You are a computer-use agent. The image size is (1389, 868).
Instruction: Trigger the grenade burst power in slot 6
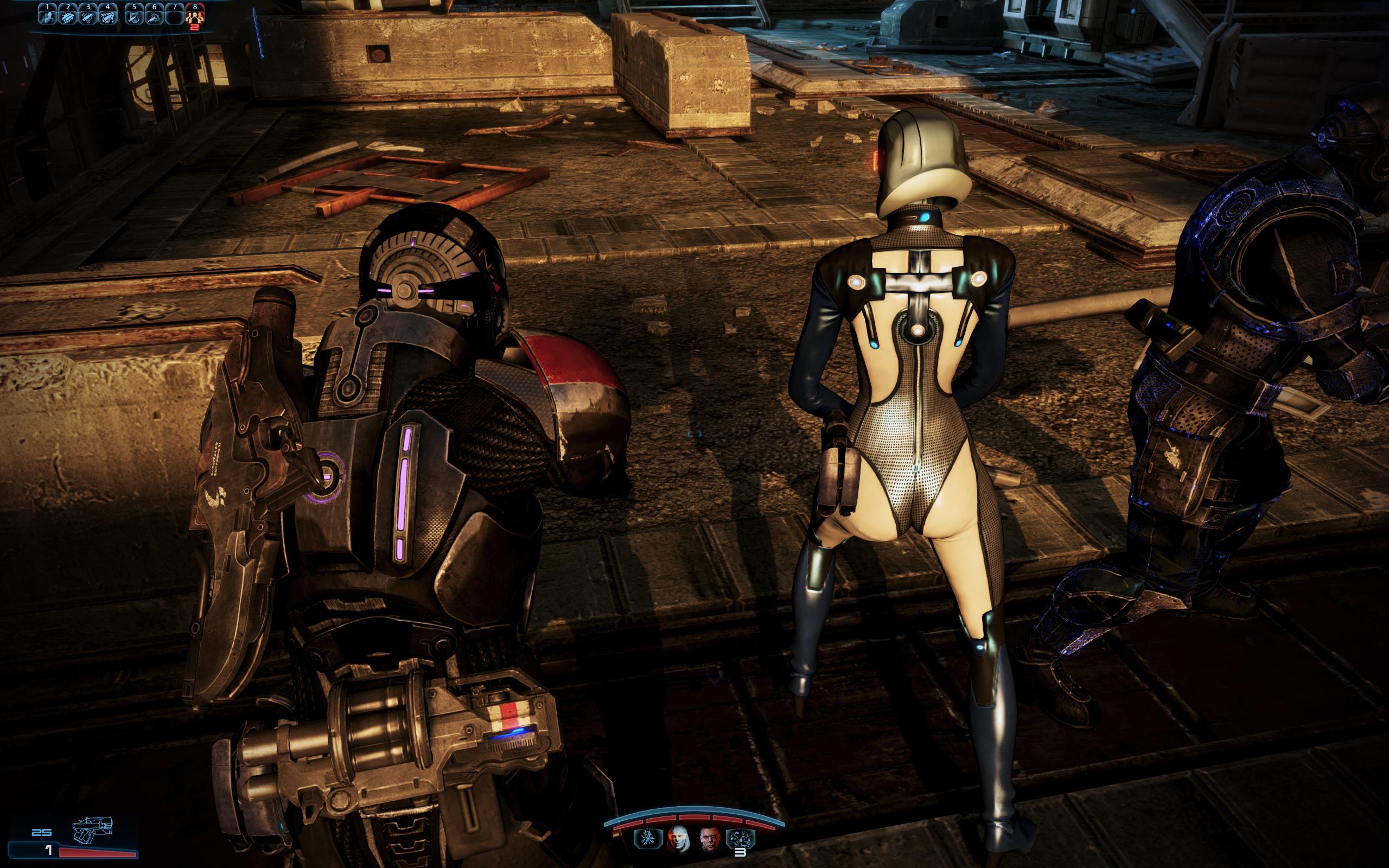click(154, 16)
